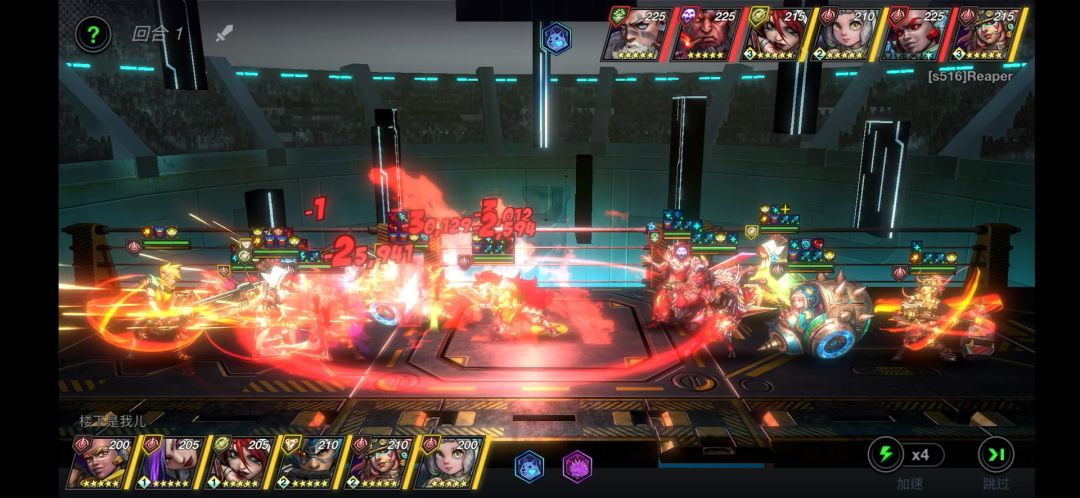1080x498 pixels.
Task: Click the sword icon beside round counter
Action: [224, 33]
